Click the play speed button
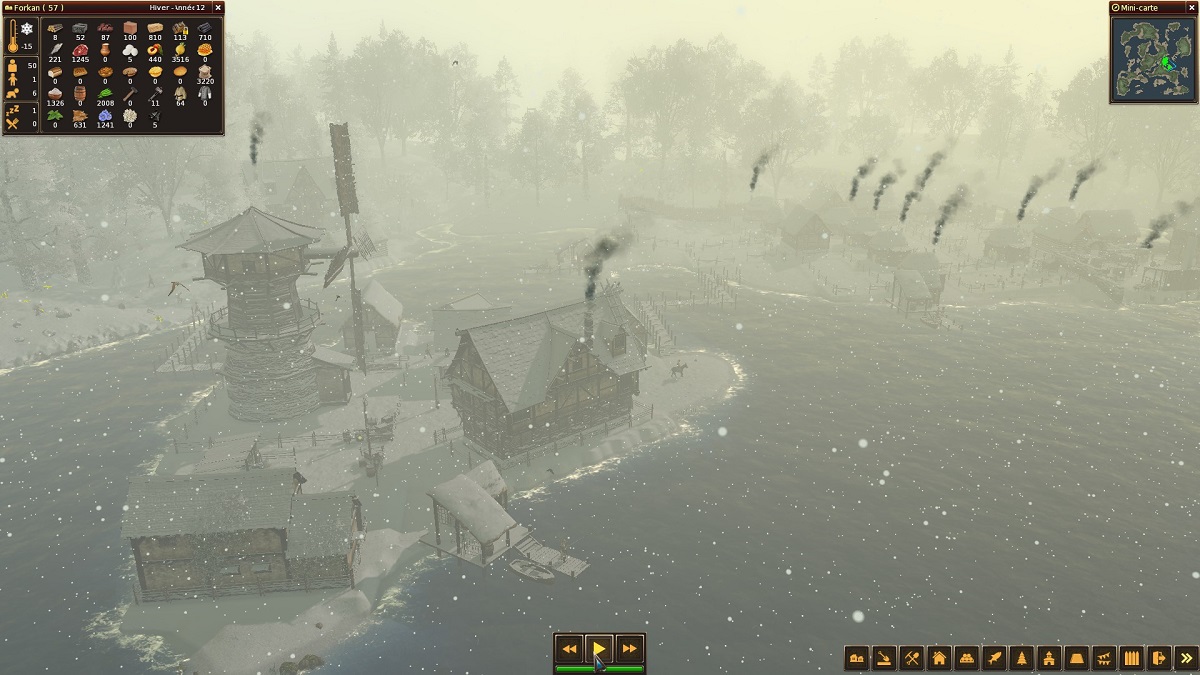The height and width of the screenshot is (675, 1200). point(599,649)
